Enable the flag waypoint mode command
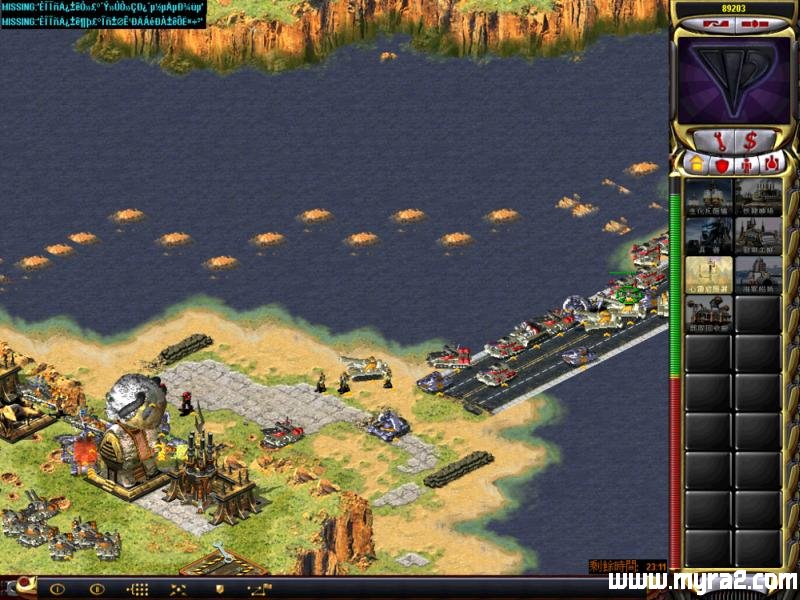This screenshot has height=600, width=800. coord(259,589)
